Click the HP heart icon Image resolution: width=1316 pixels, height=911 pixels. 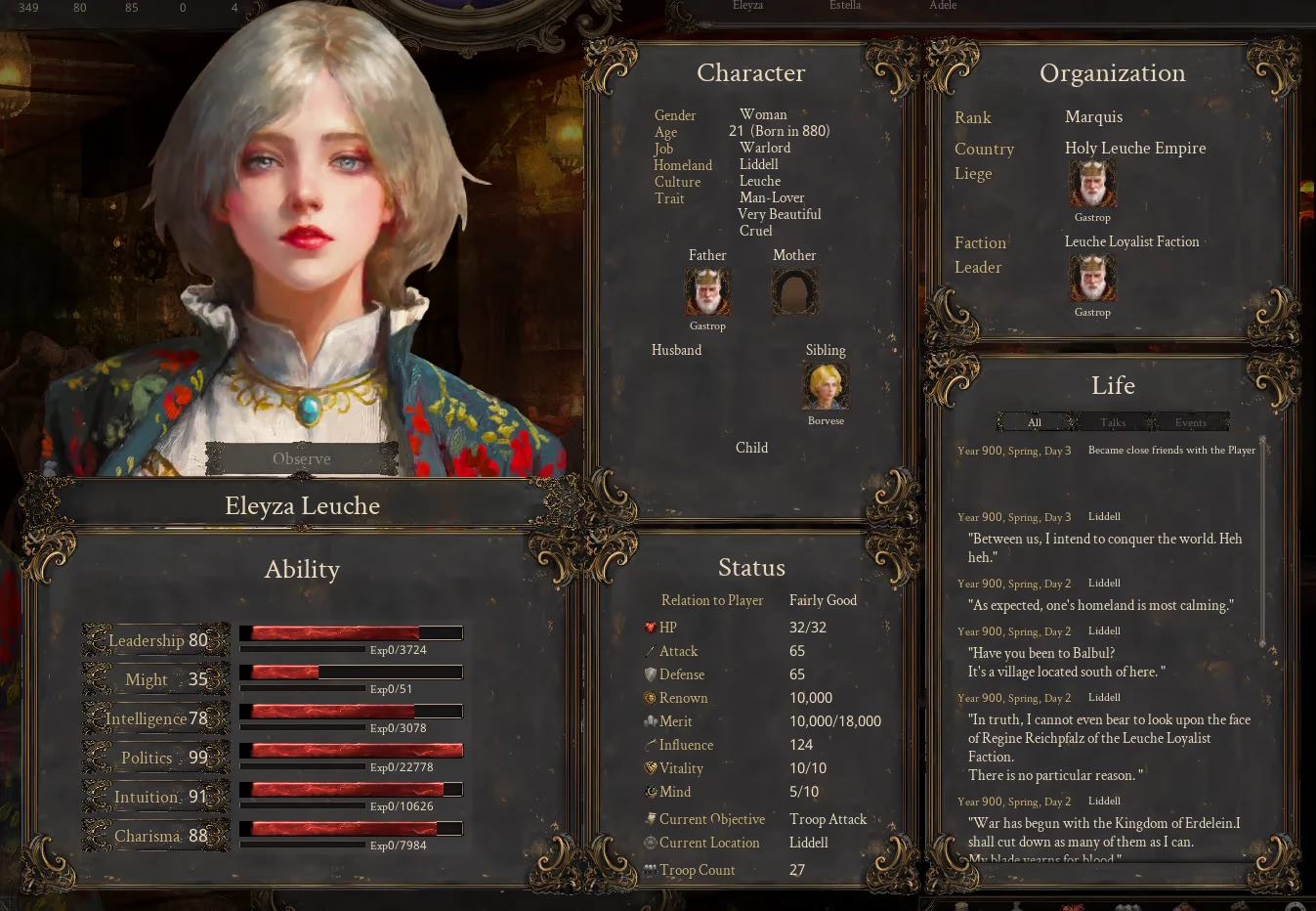[x=650, y=627]
